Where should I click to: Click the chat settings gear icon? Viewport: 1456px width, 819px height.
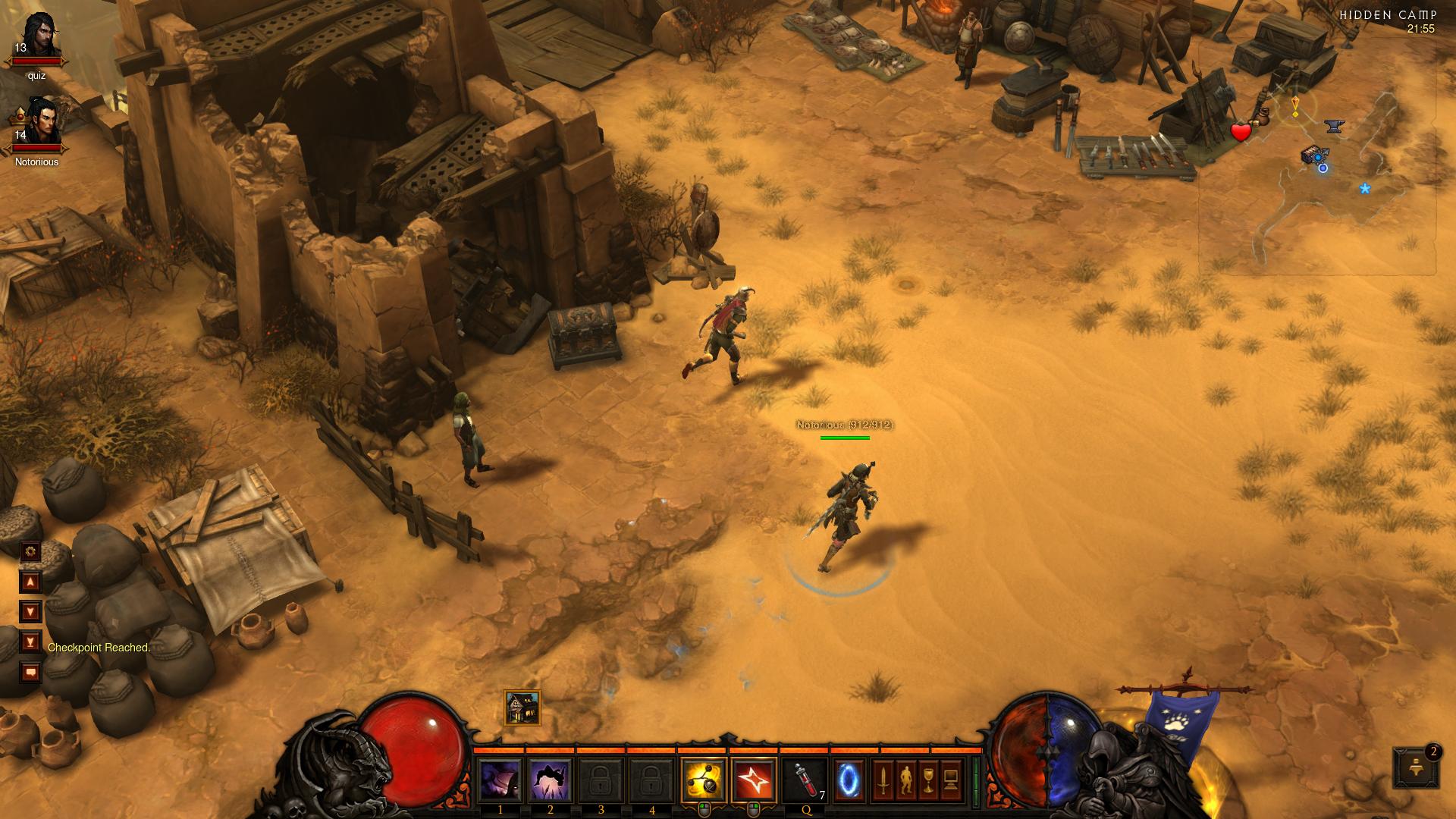point(30,551)
